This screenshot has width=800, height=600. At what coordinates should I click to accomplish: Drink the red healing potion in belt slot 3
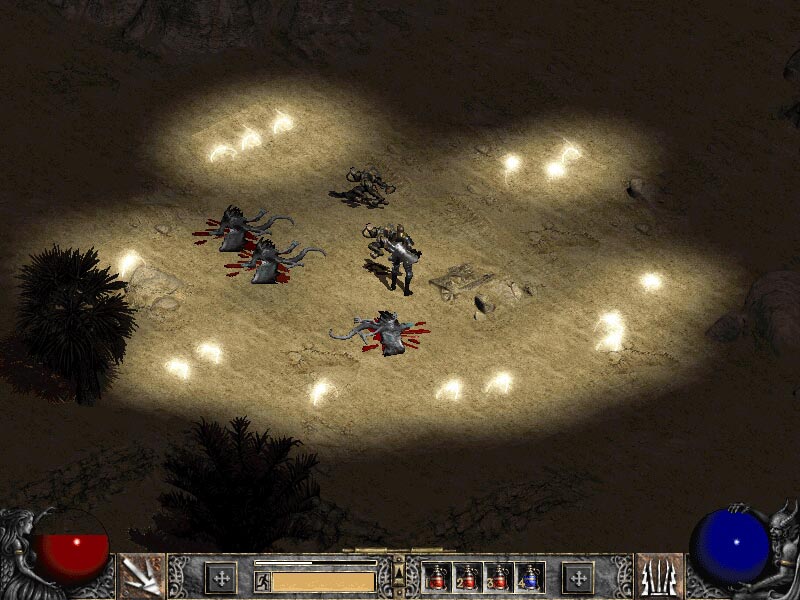(x=499, y=577)
